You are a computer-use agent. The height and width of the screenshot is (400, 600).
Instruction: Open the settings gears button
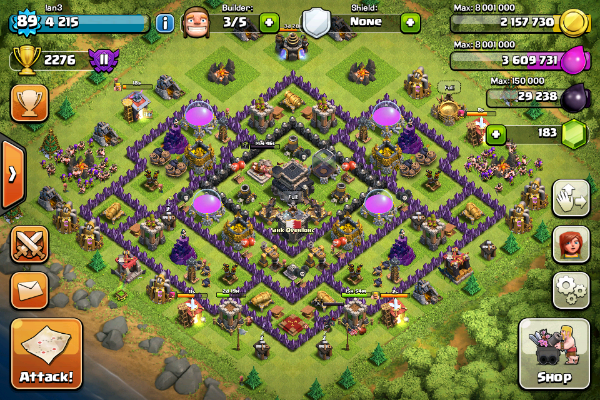click(x=570, y=288)
